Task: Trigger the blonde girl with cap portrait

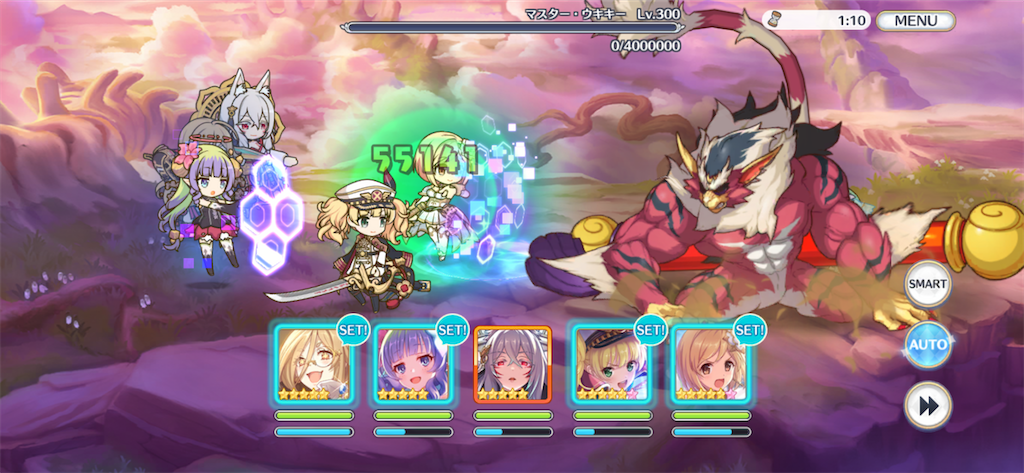Action: (611, 364)
